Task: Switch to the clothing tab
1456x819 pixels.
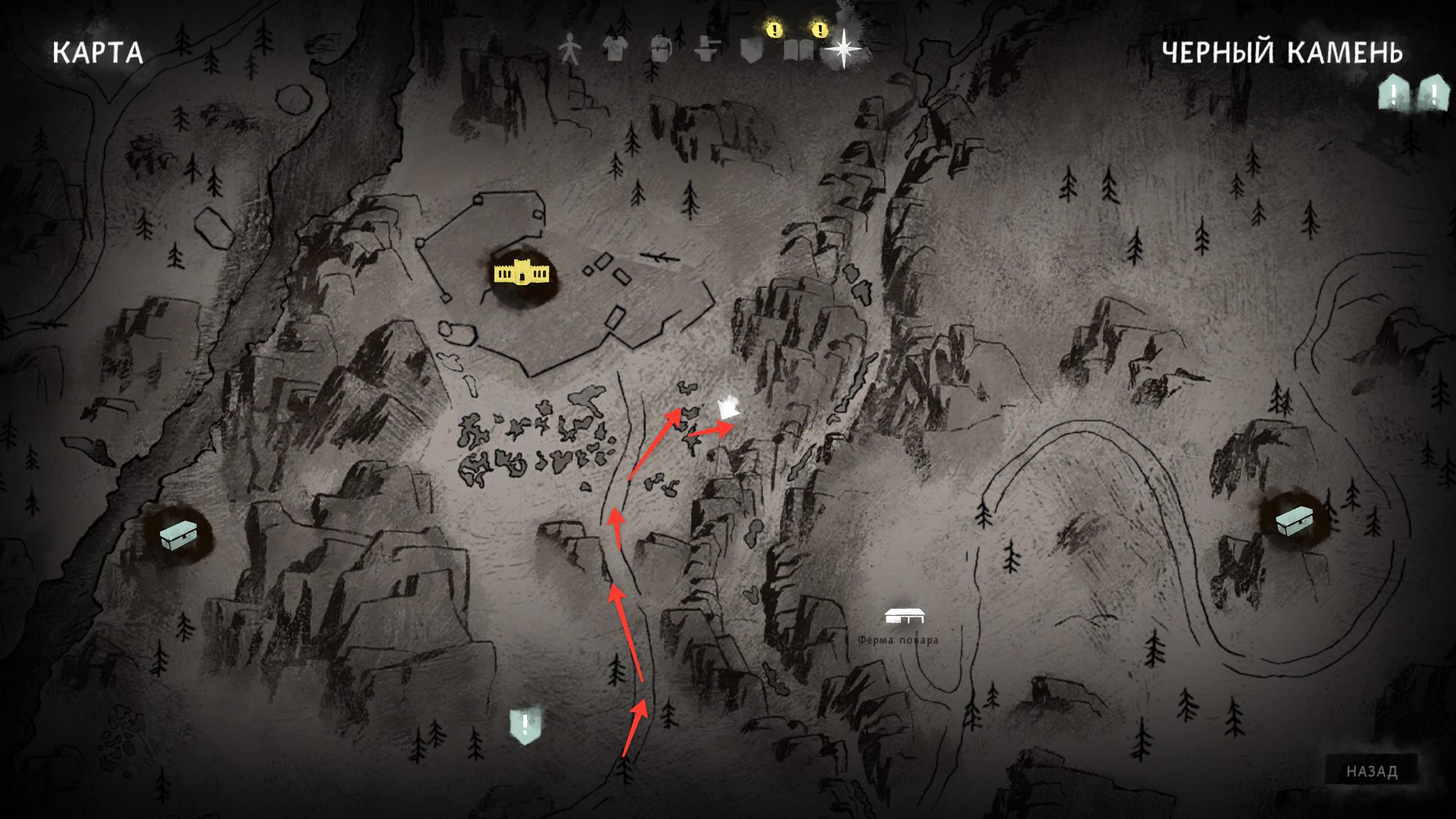Action: pyautogui.click(x=615, y=49)
